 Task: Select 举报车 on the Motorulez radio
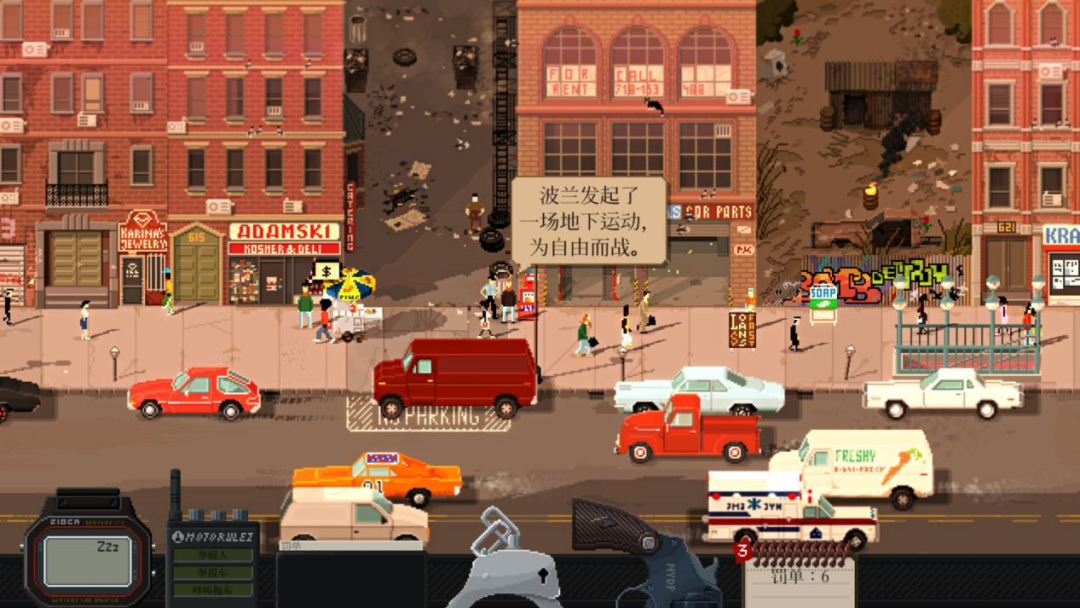[211, 572]
